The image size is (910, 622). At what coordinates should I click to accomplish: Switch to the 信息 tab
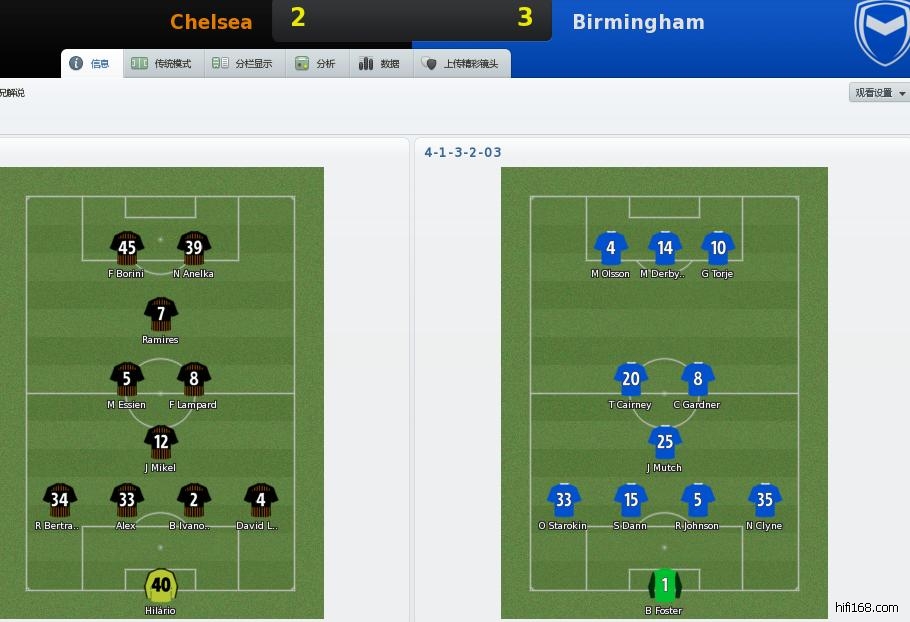pyautogui.click(x=89, y=64)
